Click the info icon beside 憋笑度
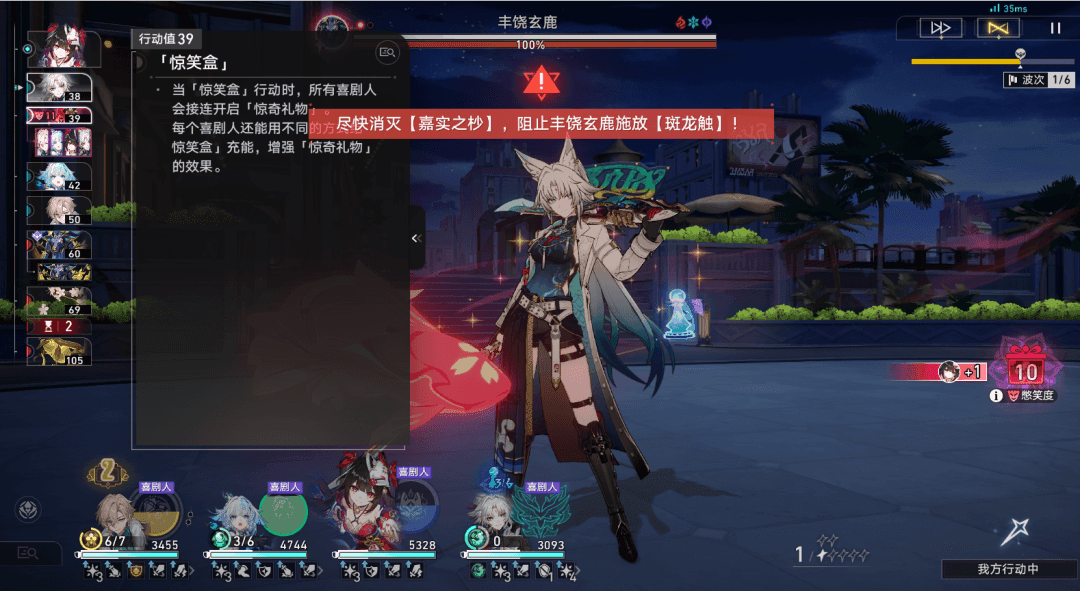1080x591 pixels. [996, 396]
